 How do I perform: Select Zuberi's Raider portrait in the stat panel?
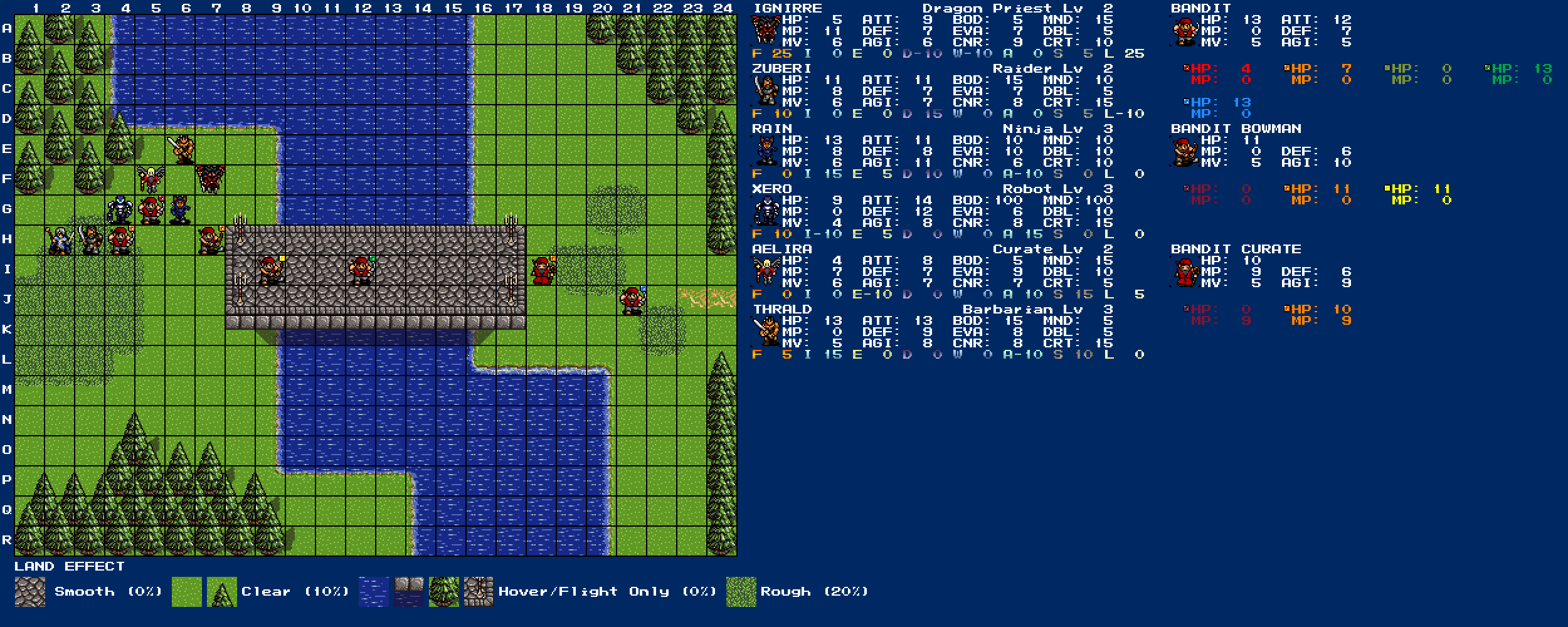765,91
